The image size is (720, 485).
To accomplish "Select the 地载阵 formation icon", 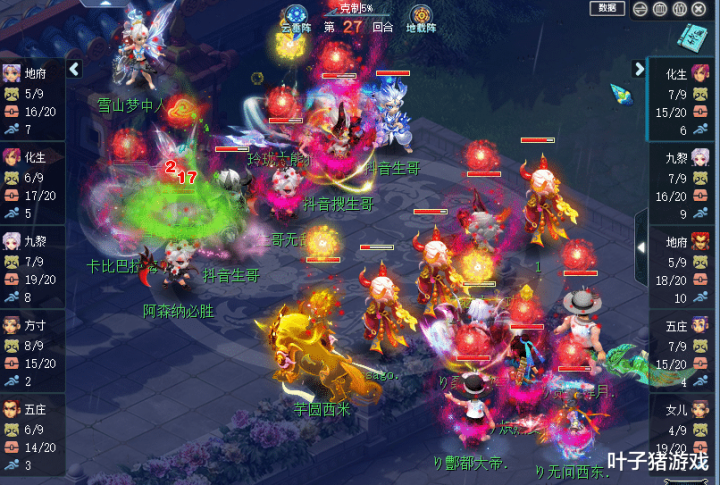I will point(421,16).
